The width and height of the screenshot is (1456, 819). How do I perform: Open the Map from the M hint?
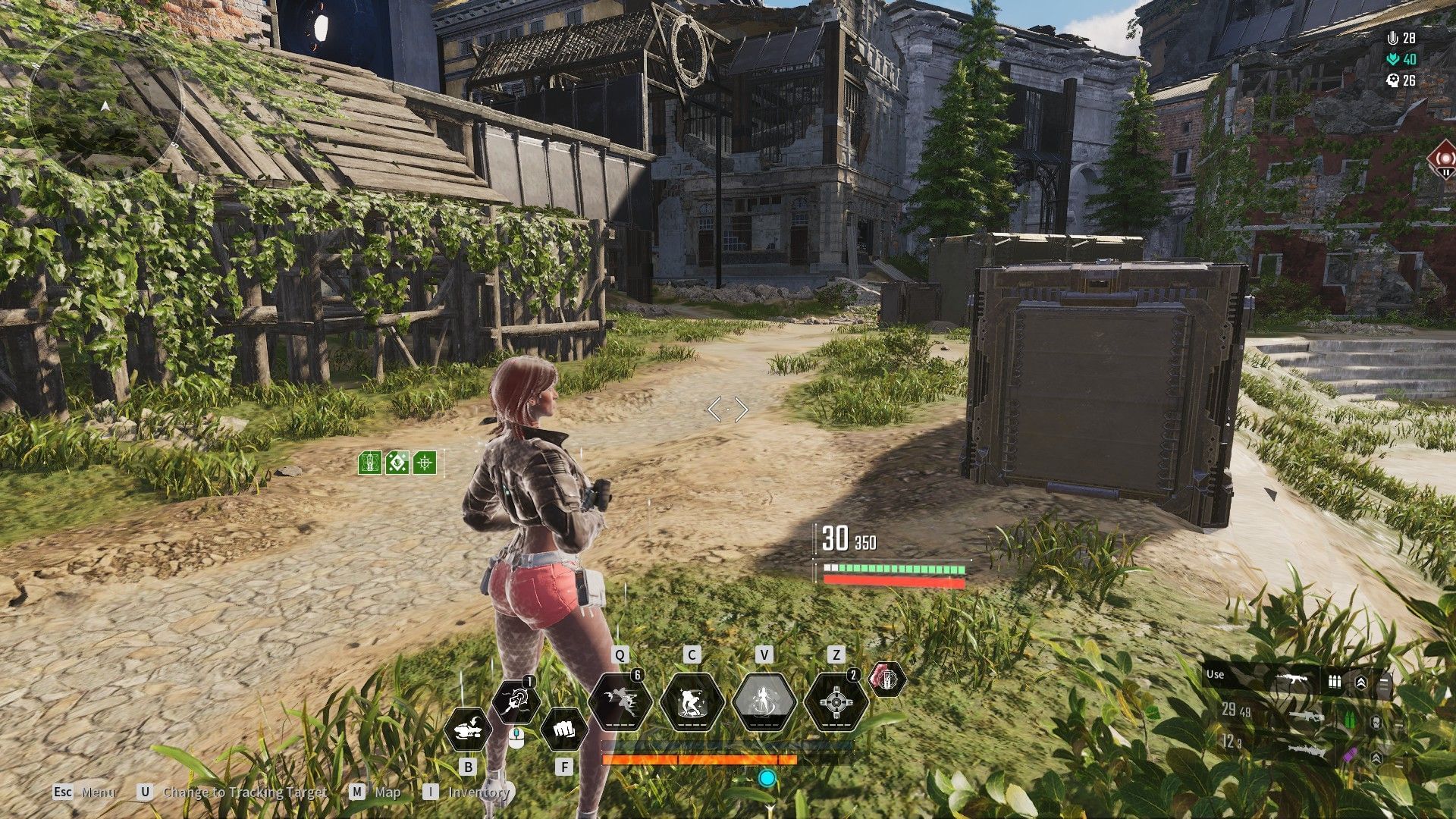click(x=386, y=793)
